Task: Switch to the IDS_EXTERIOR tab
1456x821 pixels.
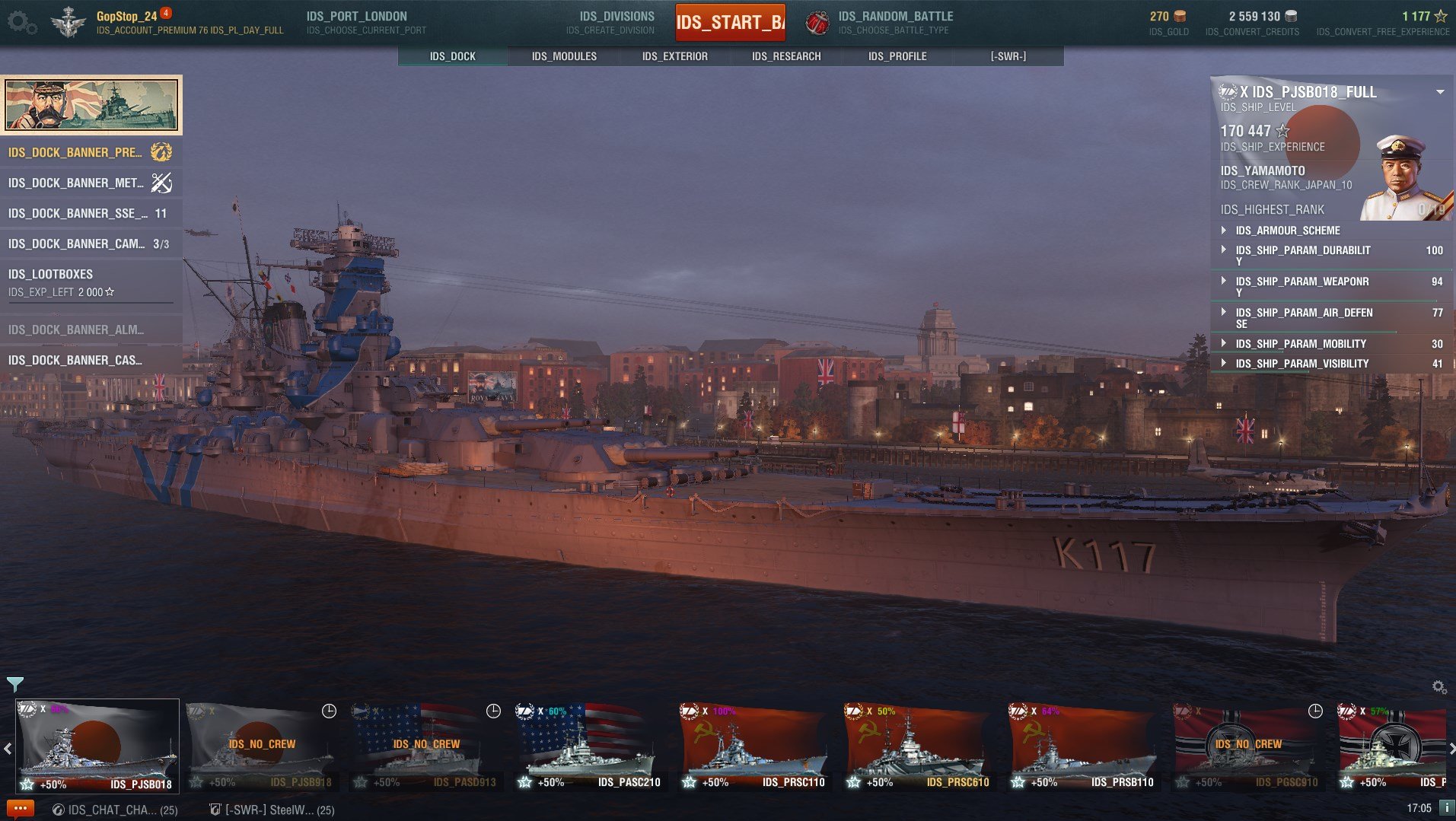Action: coord(674,56)
